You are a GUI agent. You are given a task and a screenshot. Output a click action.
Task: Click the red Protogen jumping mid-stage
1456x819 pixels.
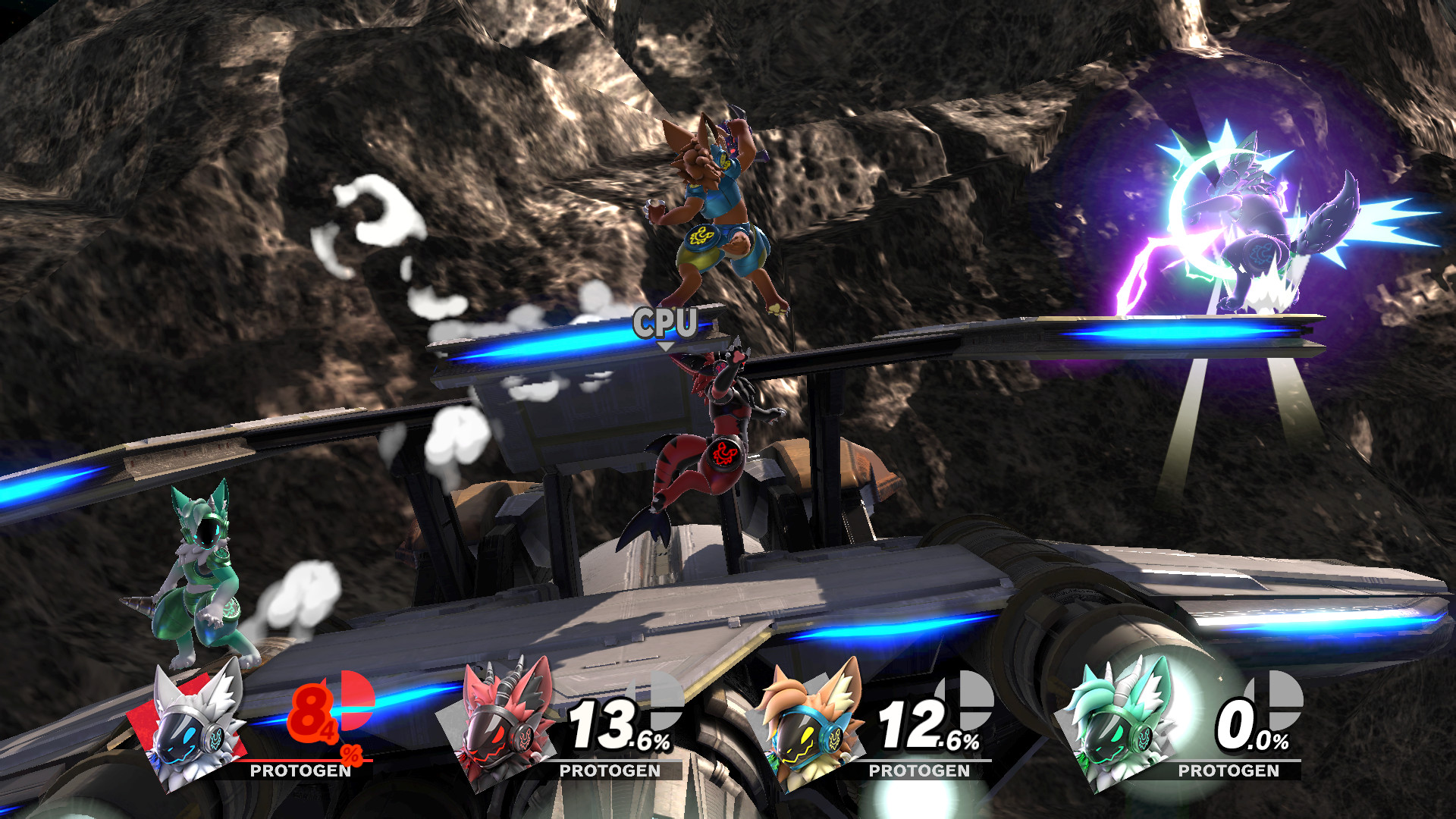coord(713,440)
